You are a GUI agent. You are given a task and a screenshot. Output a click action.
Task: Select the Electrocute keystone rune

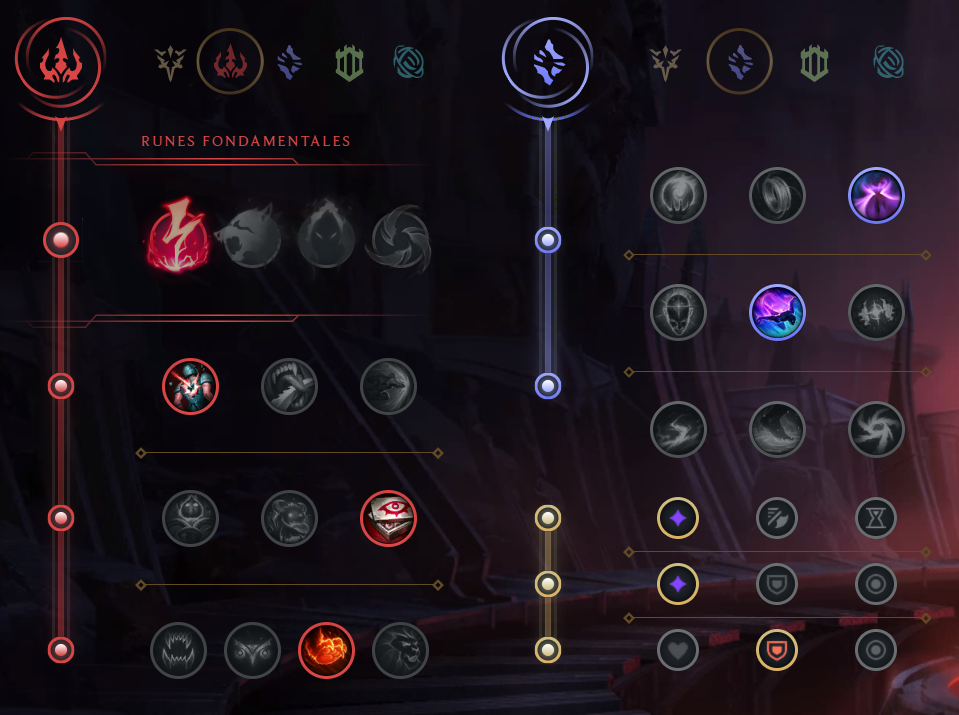tap(178, 240)
